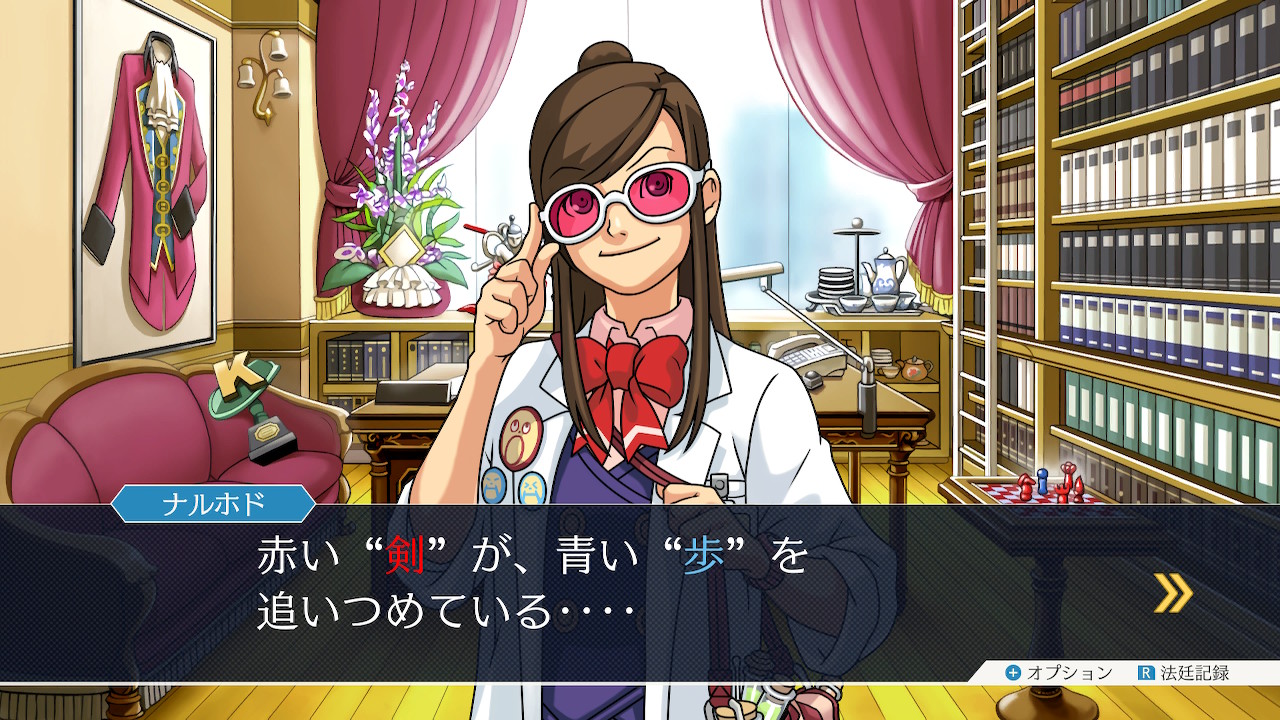Screen dimensions: 1280x720
Task: Open the オプション options menu
Action: click(1058, 673)
